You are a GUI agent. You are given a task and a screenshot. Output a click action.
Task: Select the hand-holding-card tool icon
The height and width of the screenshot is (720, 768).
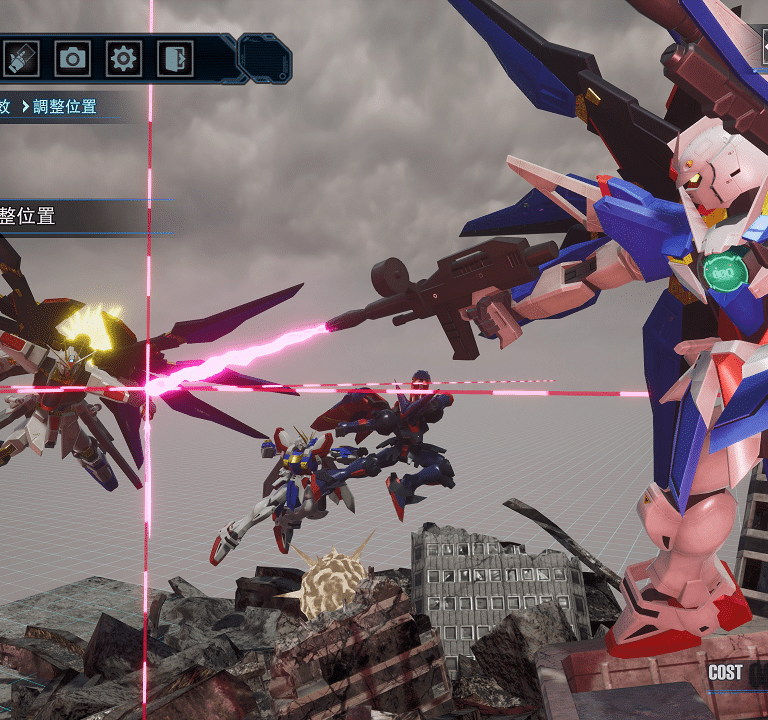[21, 59]
